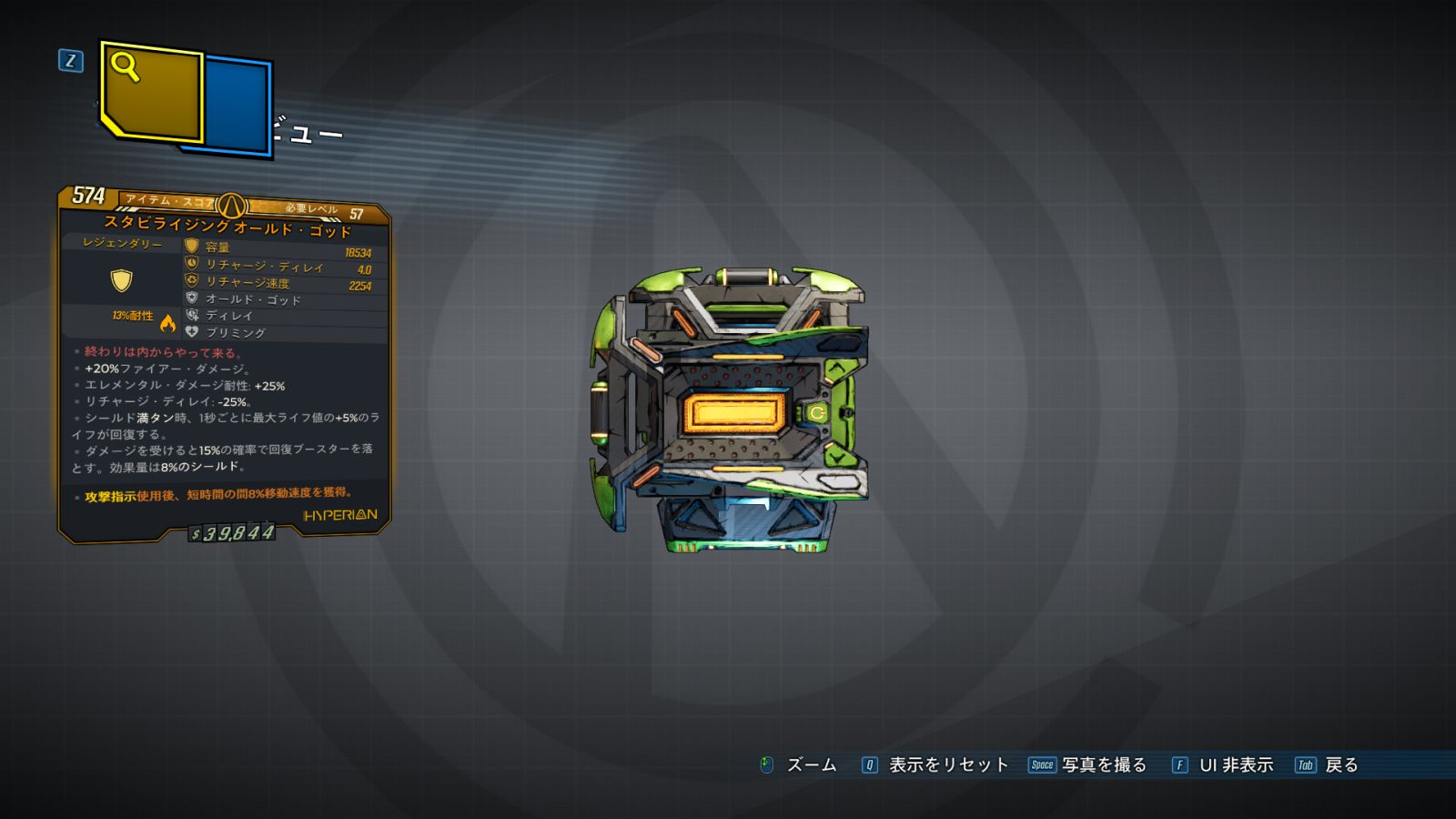Go back with the 戻る option
The height and width of the screenshot is (819, 1456).
pos(1340,765)
